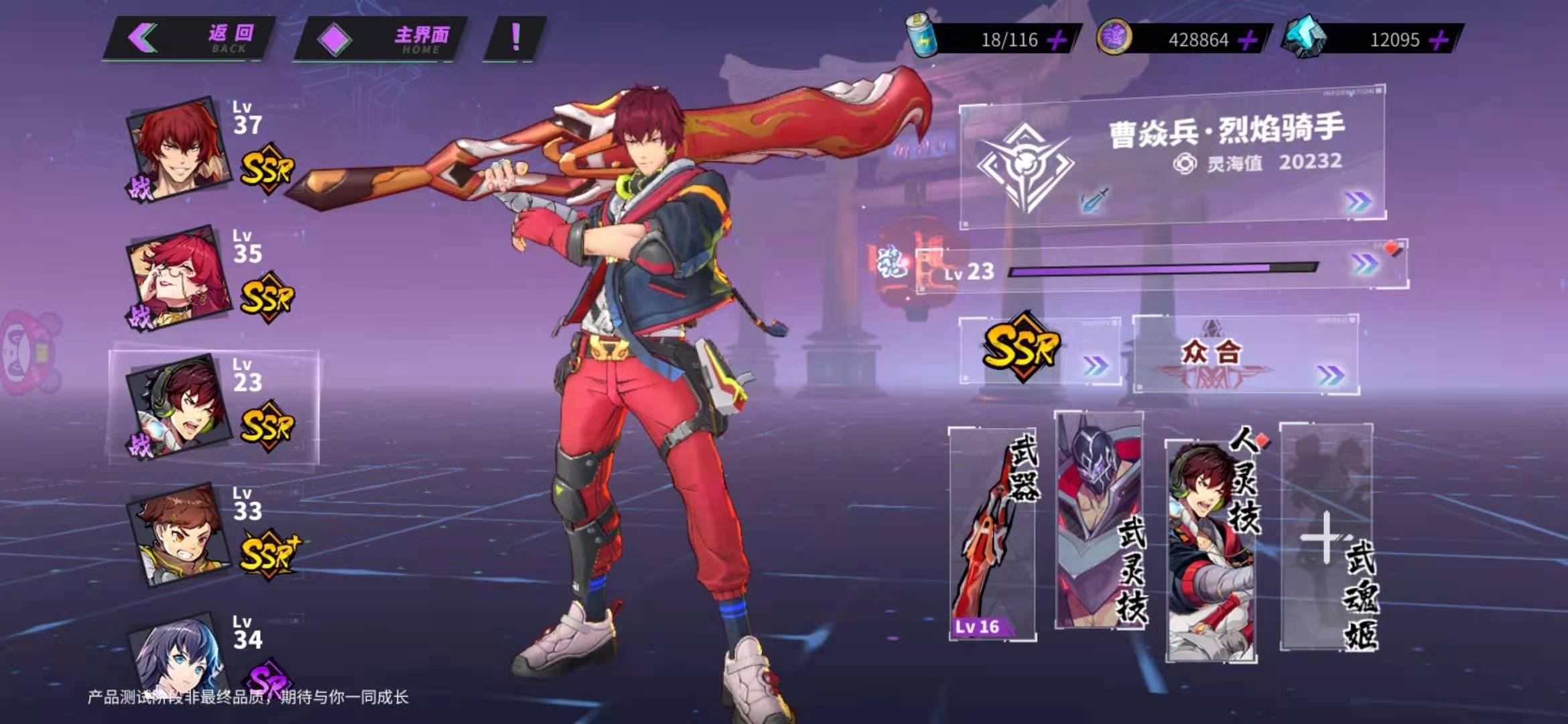Open the 人灵技 skill card
This screenshot has height=724, width=1568.
(1211, 550)
